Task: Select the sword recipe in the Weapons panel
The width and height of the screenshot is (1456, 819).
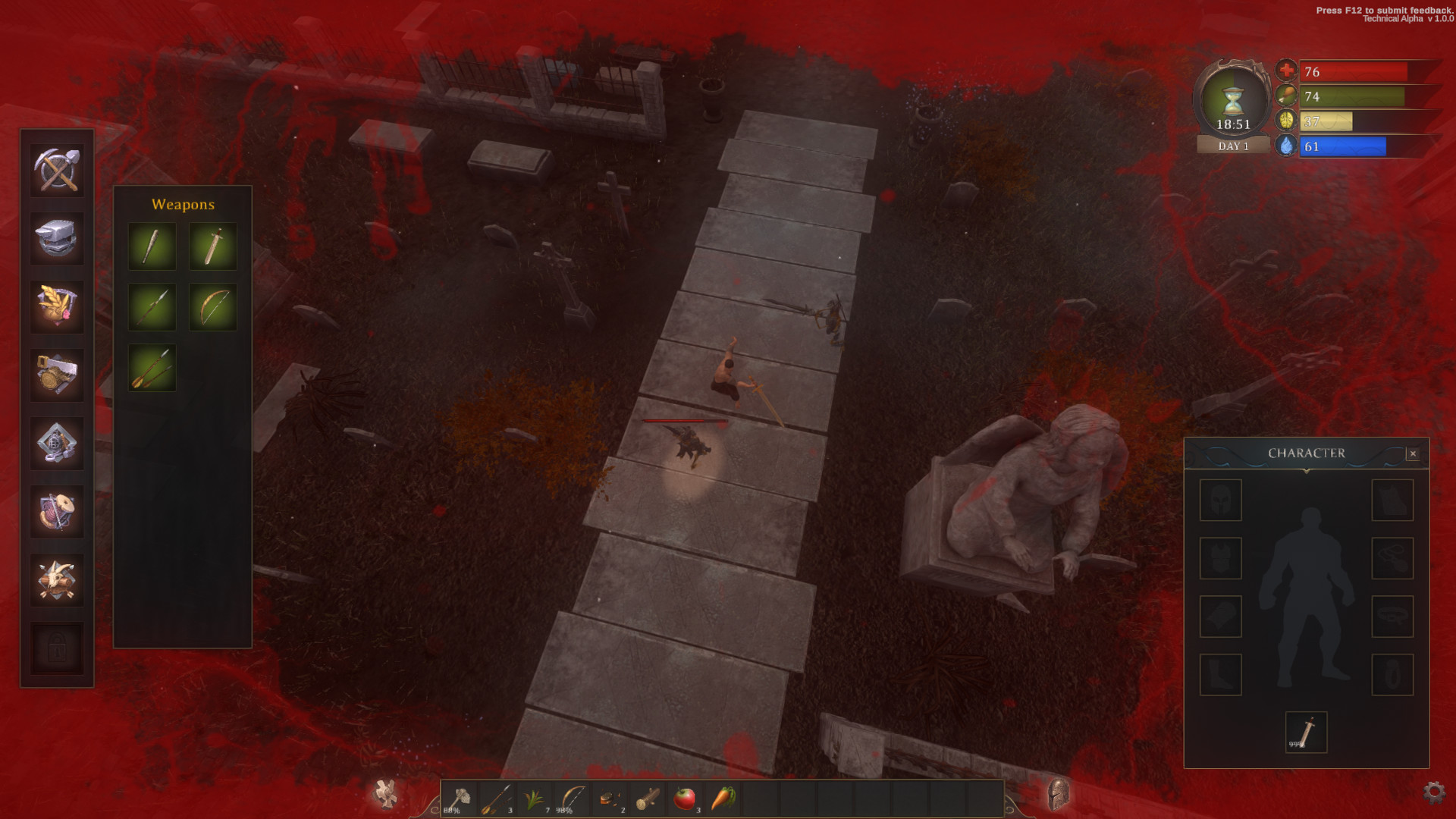Action: (213, 246)
